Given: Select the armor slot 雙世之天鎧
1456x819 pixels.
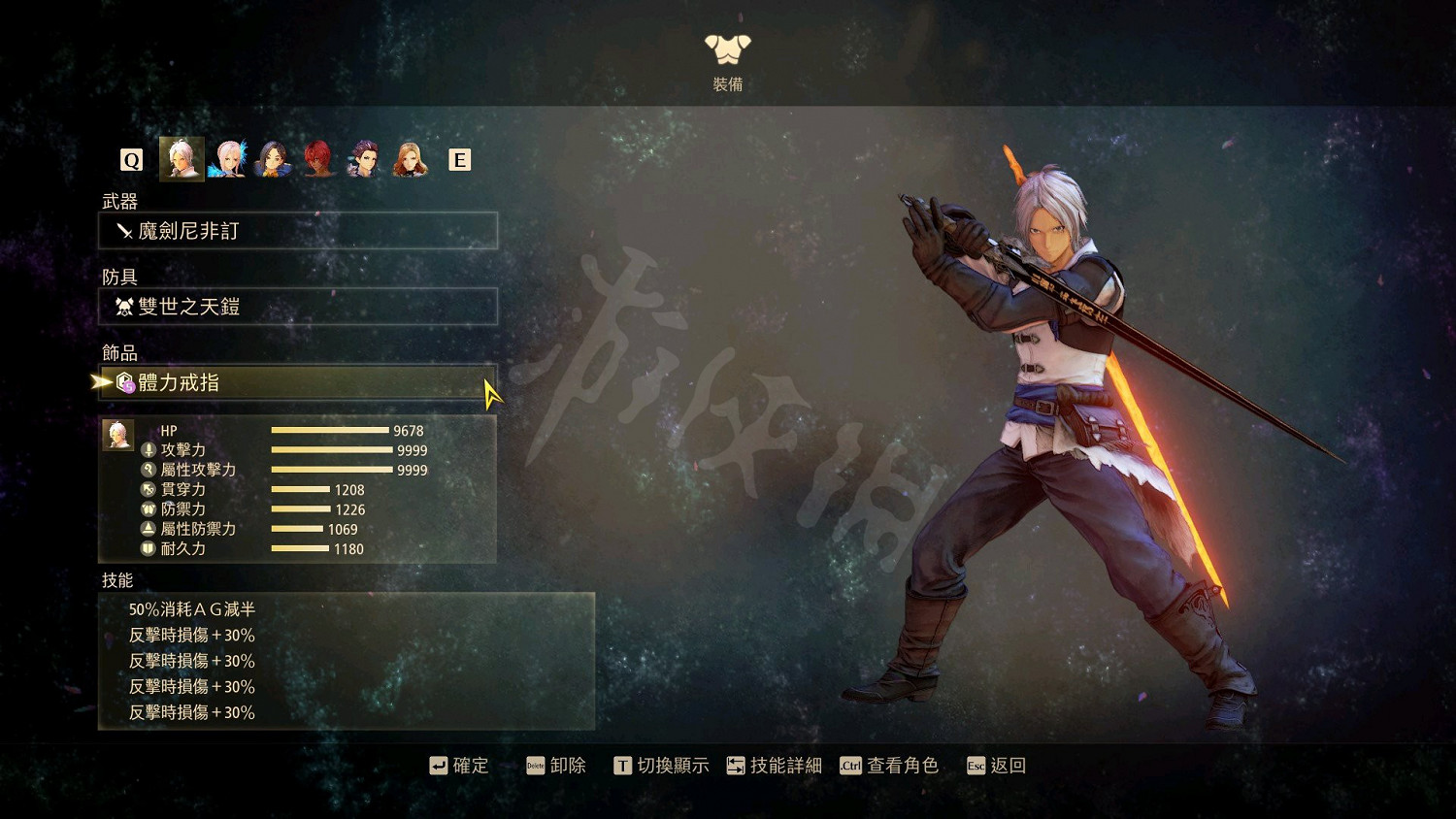Looking at the screenshot, I should (298, 307).
